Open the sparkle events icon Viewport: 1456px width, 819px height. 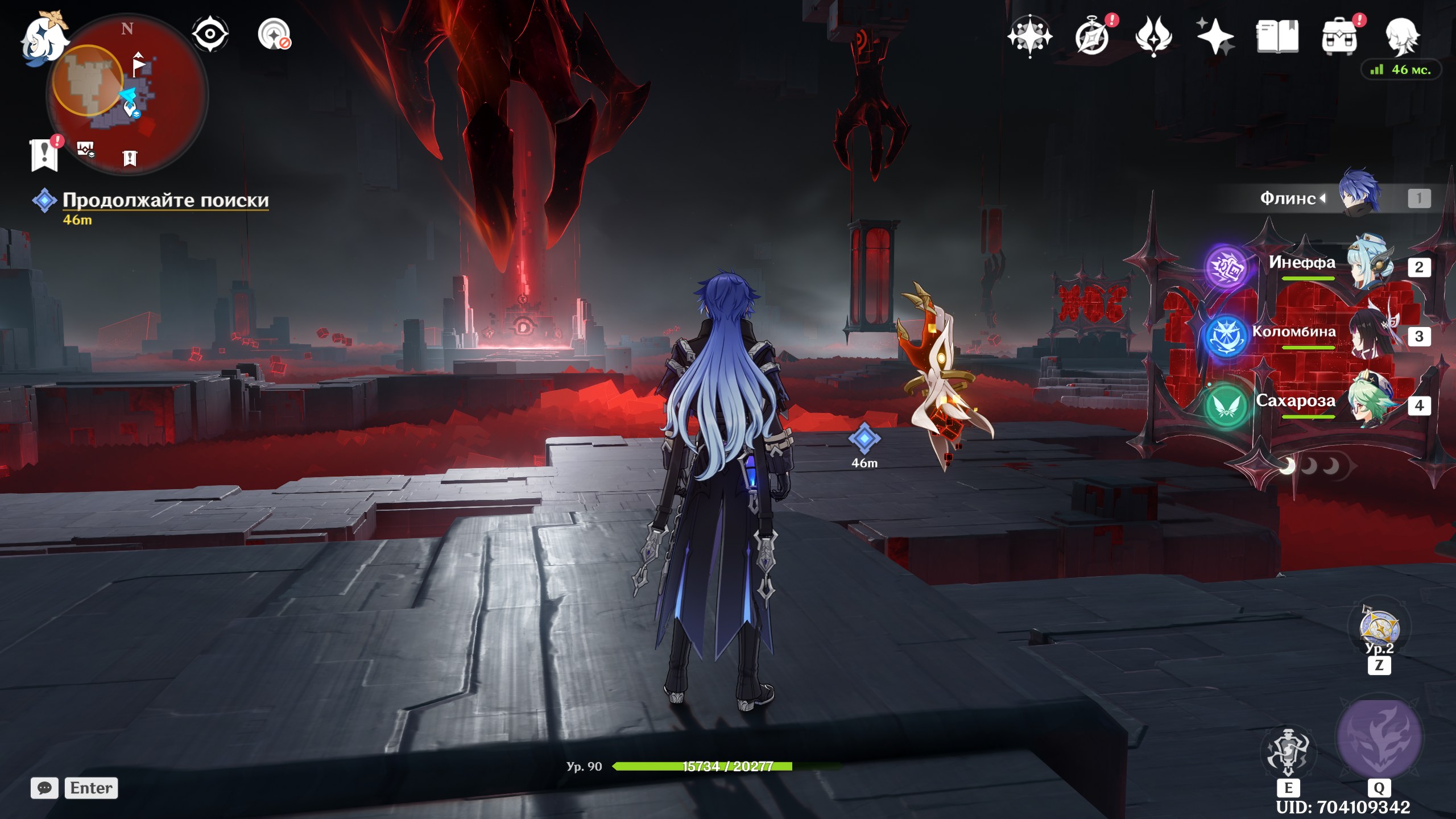pos(1215,36)
